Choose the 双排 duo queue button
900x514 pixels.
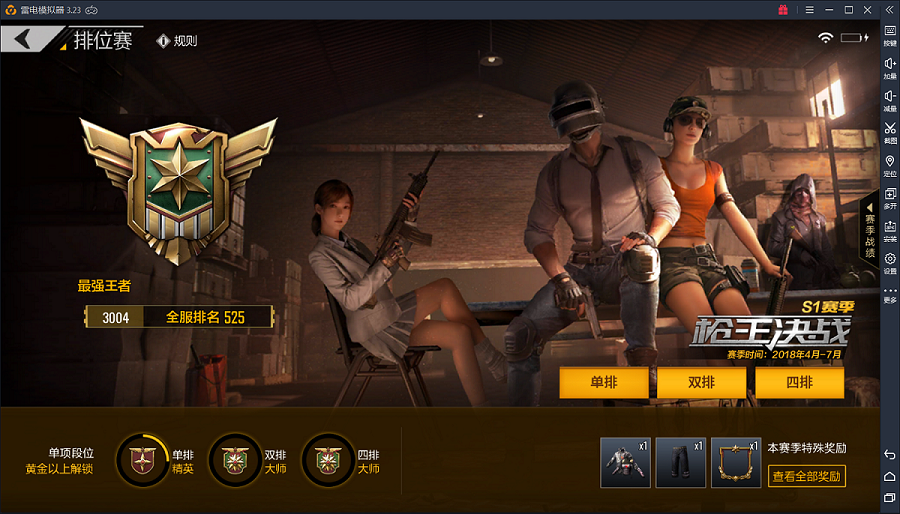click(x=701, y=382)
